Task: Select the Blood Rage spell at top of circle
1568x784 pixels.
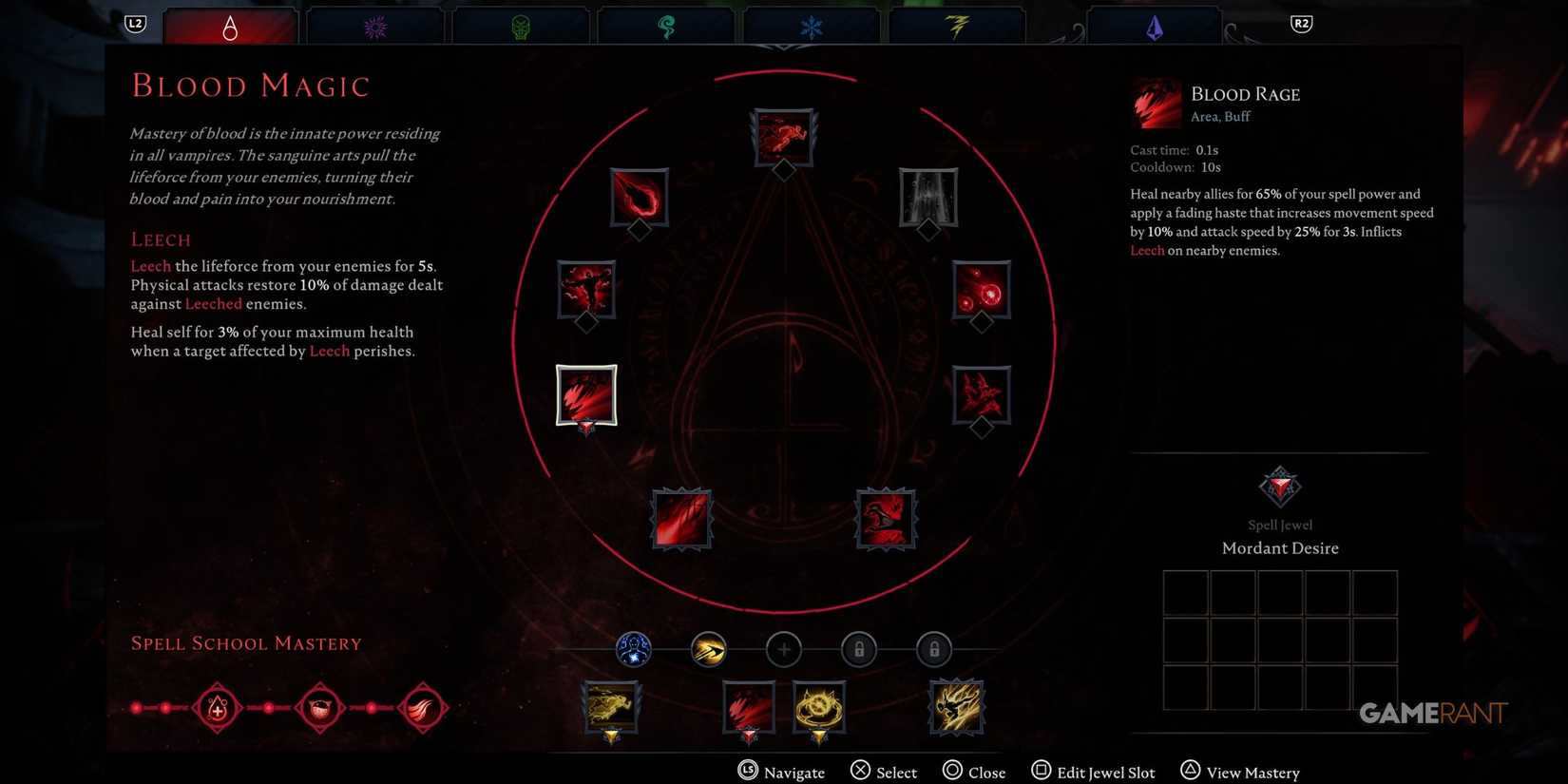Action: coord(783,137)
